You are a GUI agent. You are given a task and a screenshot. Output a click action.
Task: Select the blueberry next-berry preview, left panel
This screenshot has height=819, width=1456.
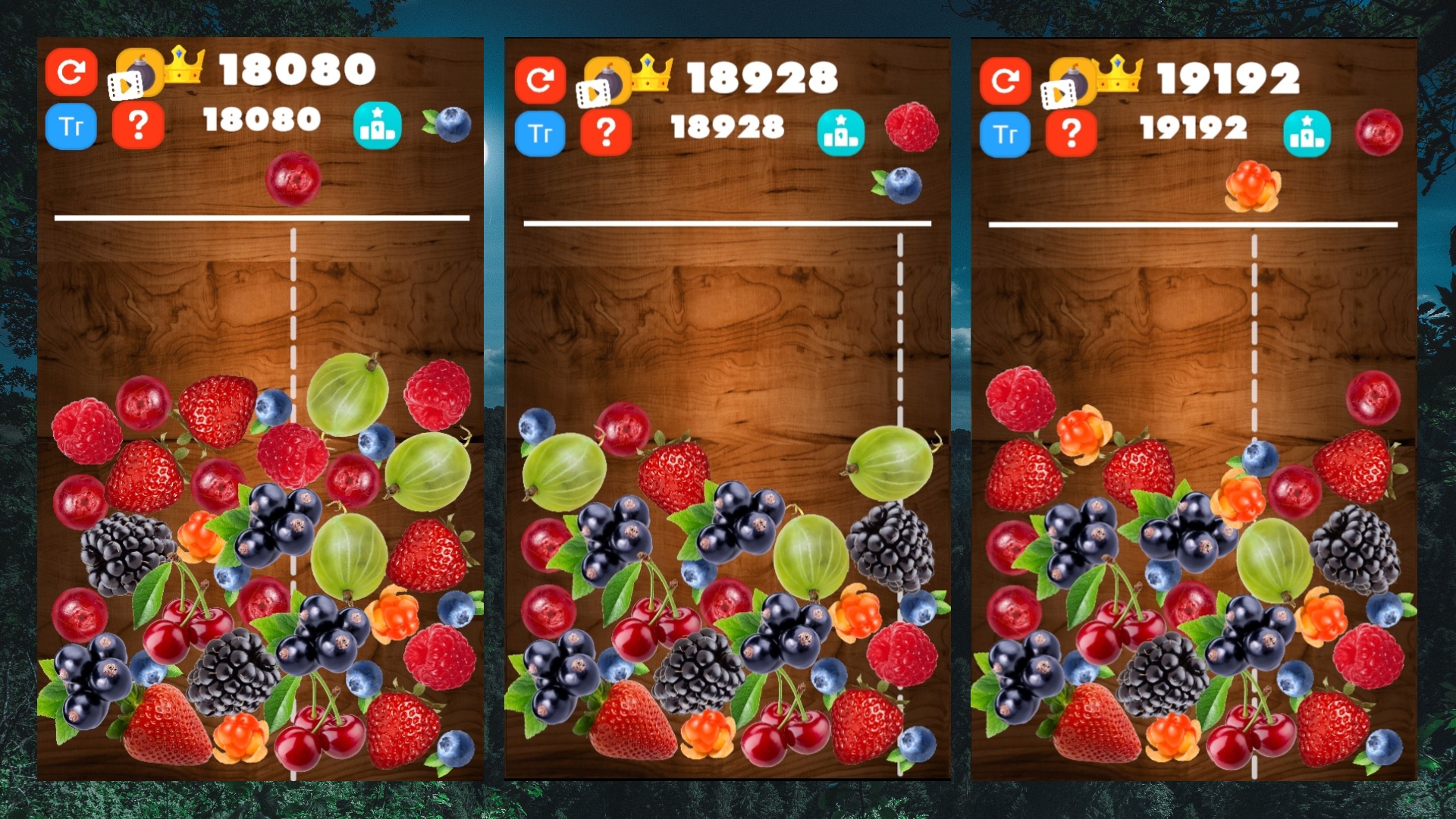[x=452, y=126]
